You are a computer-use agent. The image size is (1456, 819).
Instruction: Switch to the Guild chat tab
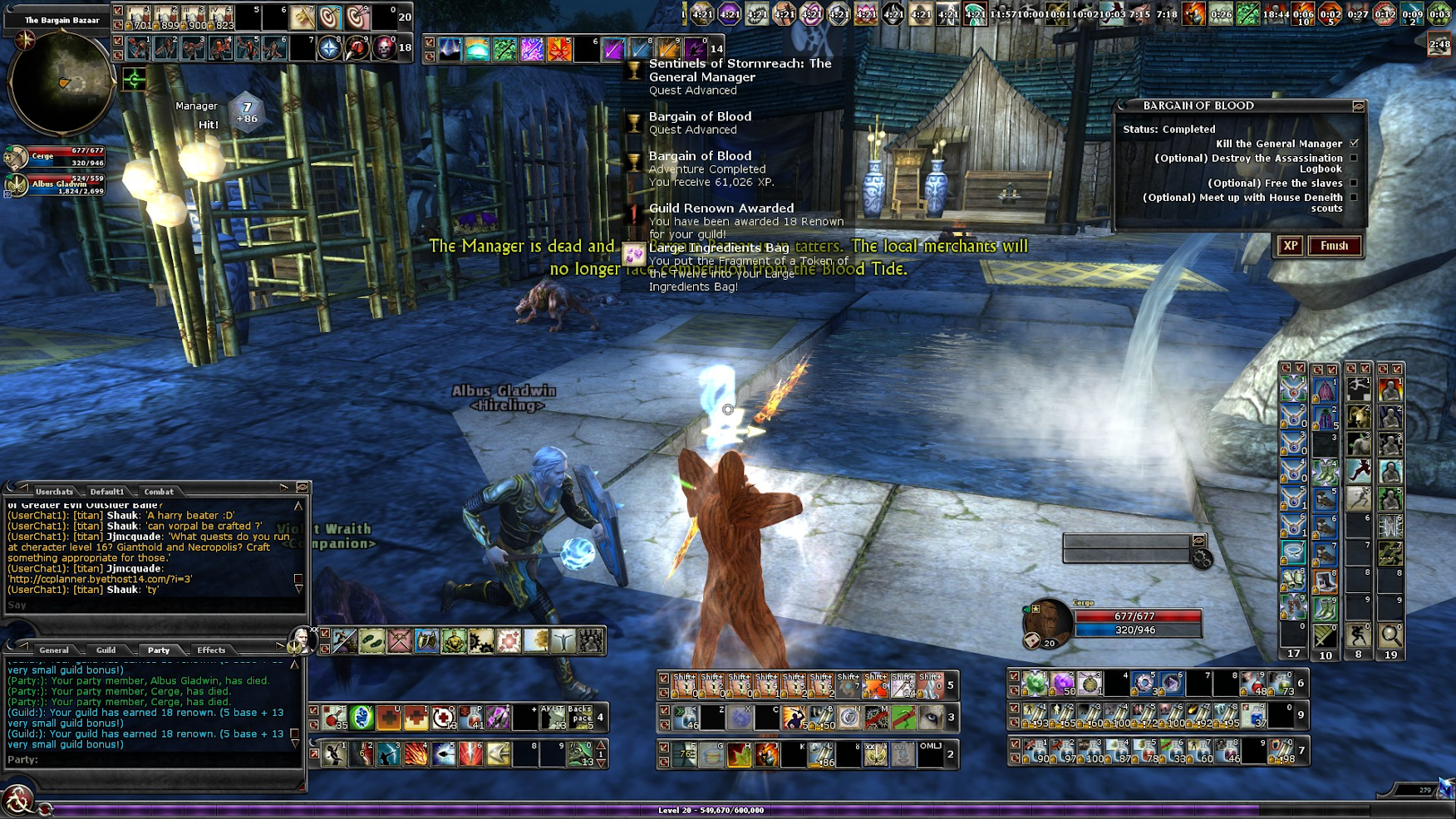106,650
